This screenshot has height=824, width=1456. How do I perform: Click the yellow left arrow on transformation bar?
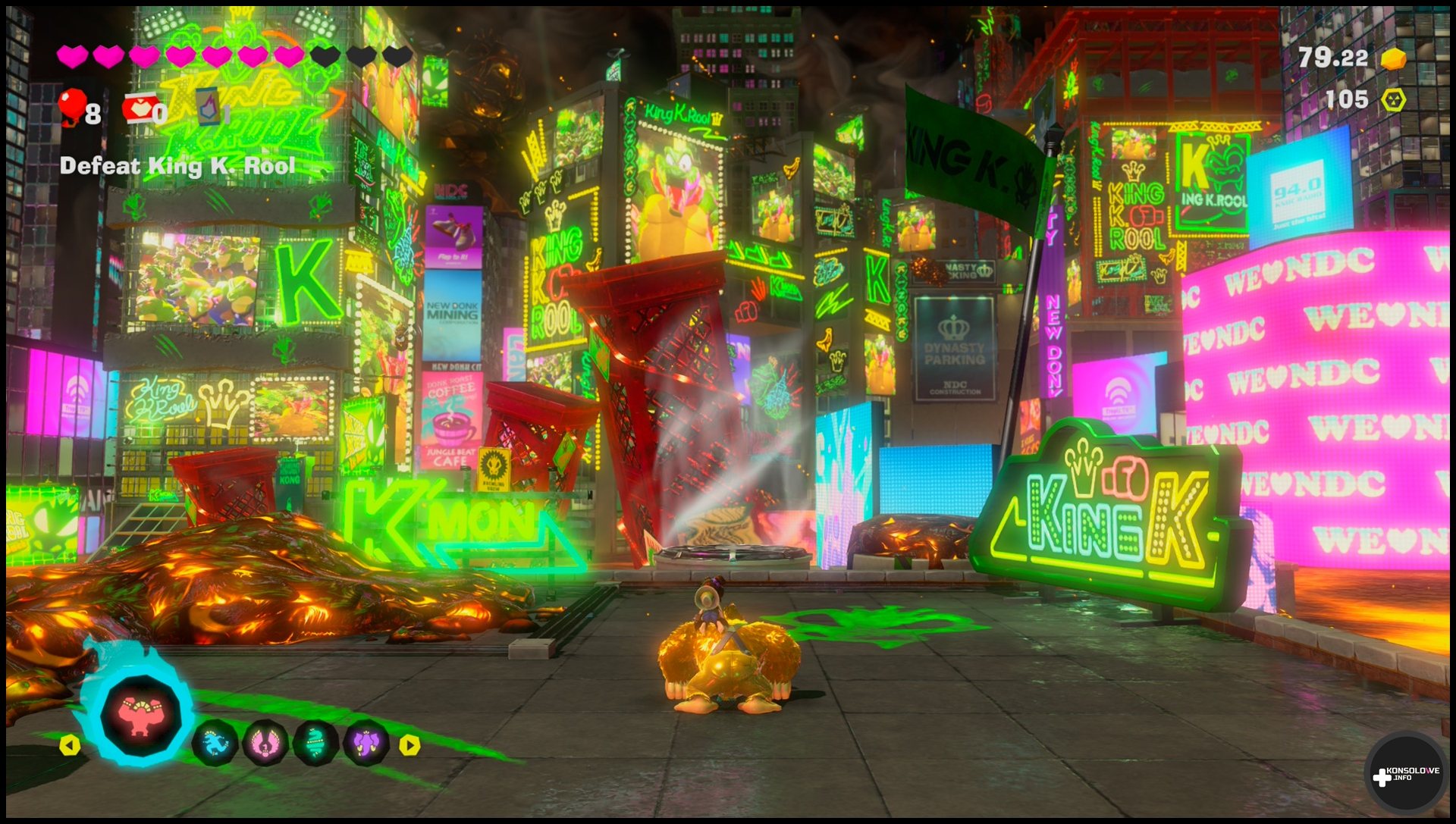click(x=70, y=745)
